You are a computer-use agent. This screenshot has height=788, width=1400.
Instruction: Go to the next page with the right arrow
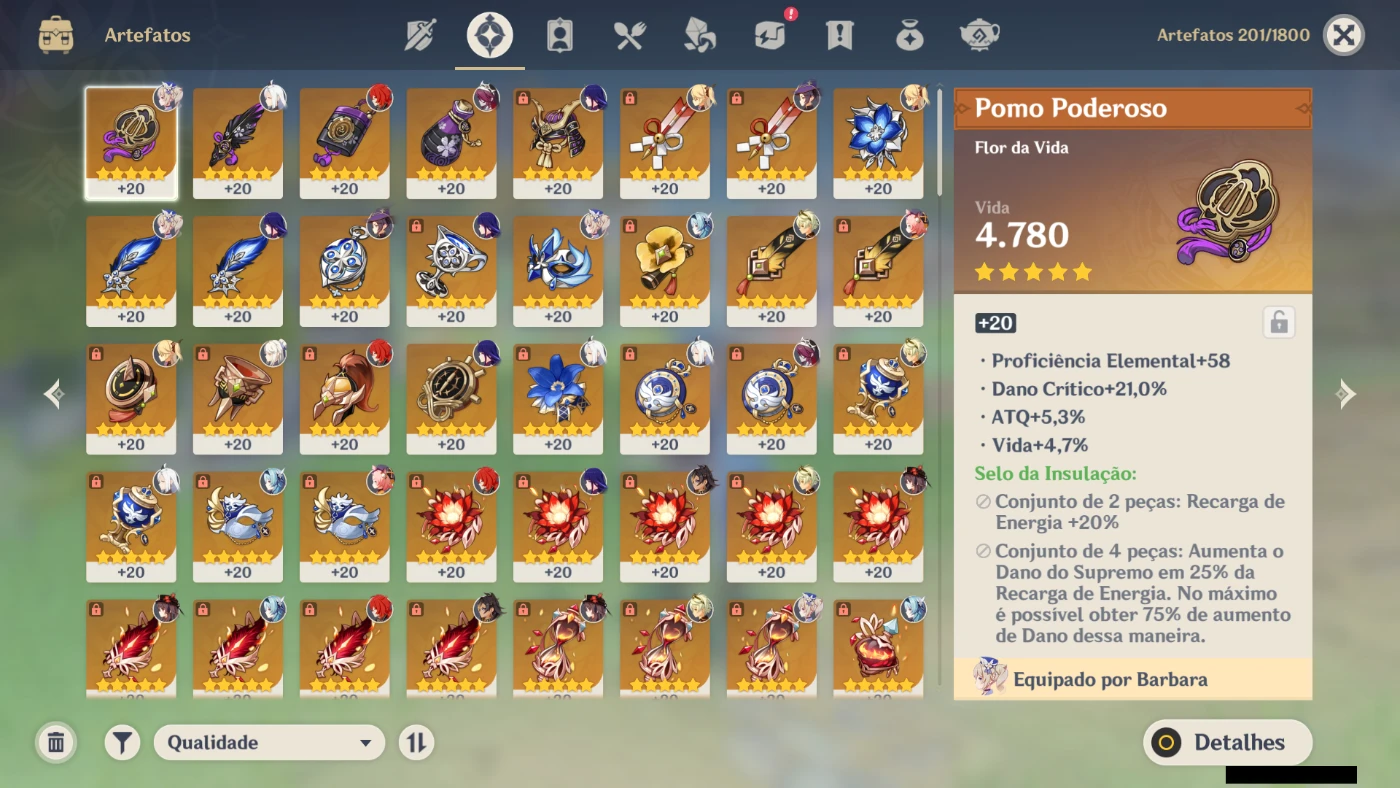(x=1347, y=394)
